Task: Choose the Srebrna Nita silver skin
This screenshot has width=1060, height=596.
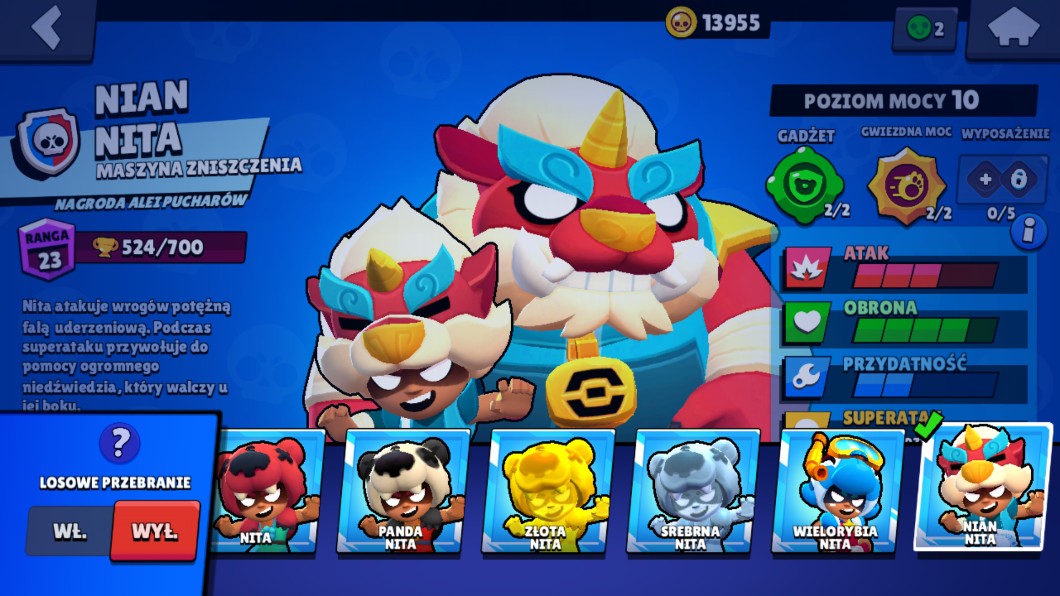Action: click(692, 492)
